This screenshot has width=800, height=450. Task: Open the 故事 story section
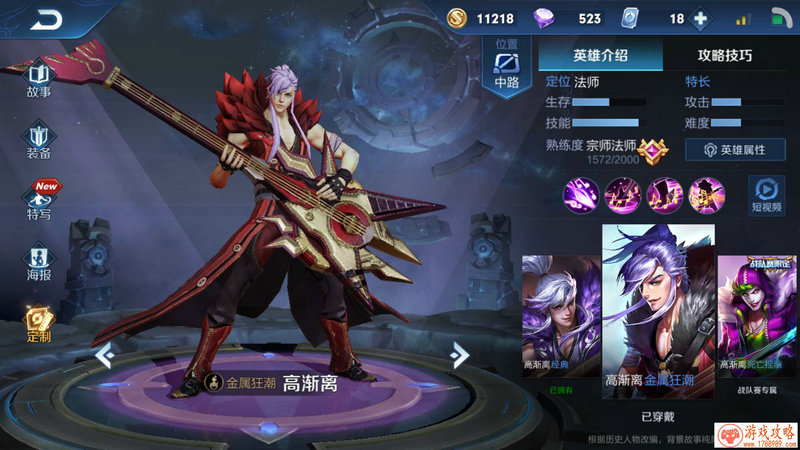point(39,79)
